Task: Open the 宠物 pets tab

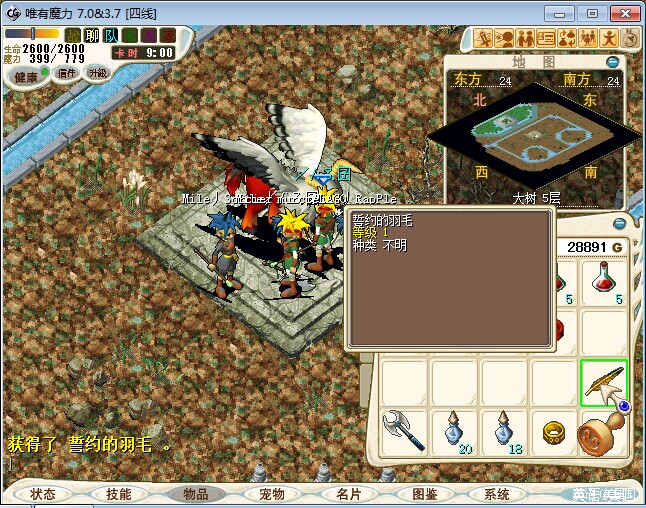Action: point(272,494)
